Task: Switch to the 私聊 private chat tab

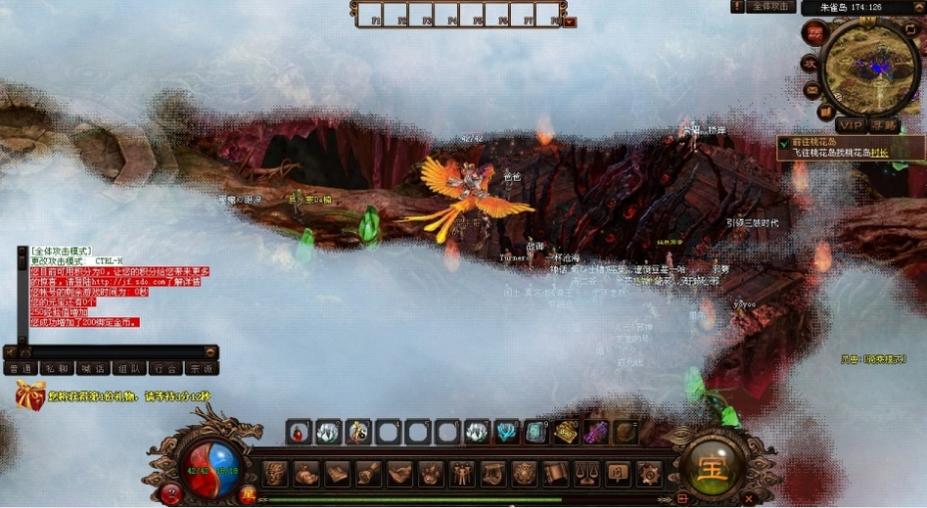Action: (57, 368)
